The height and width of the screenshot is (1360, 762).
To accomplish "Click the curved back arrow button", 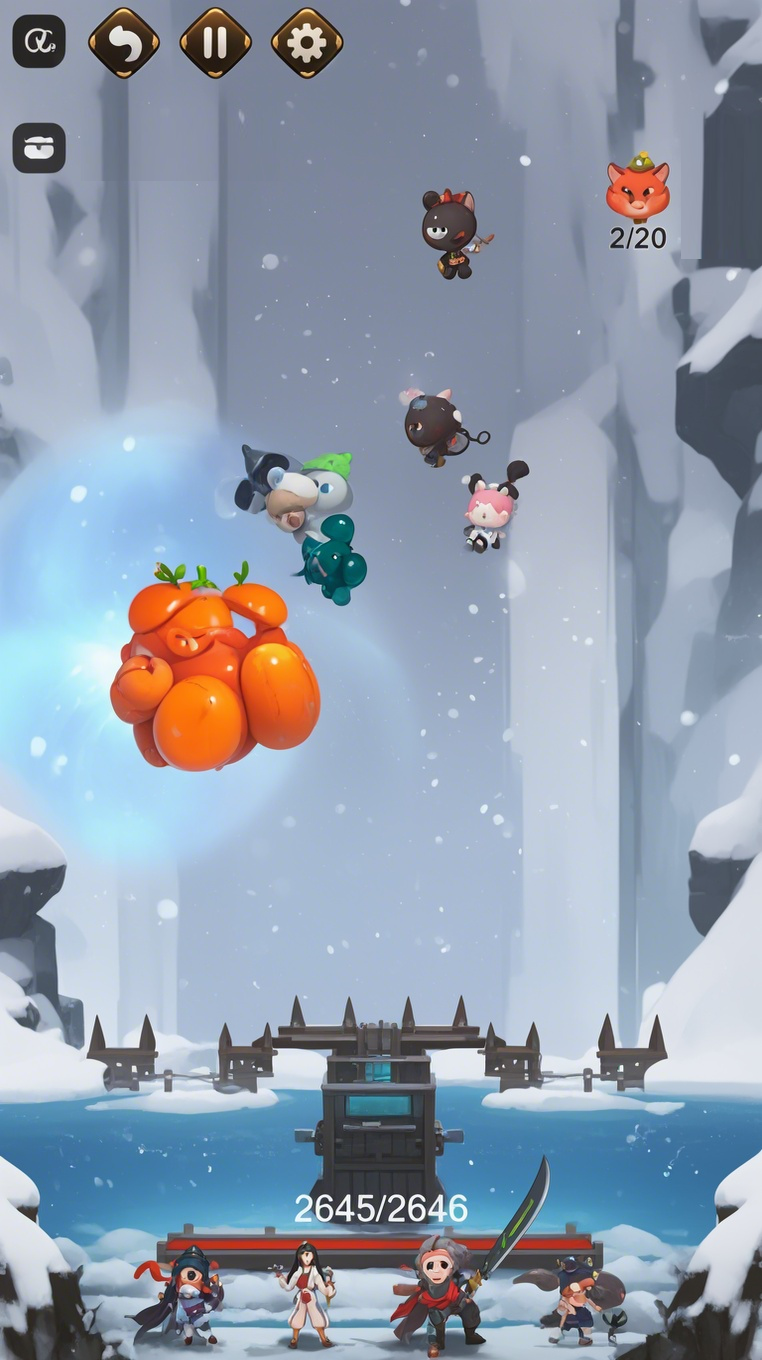I will click(124, 42).
